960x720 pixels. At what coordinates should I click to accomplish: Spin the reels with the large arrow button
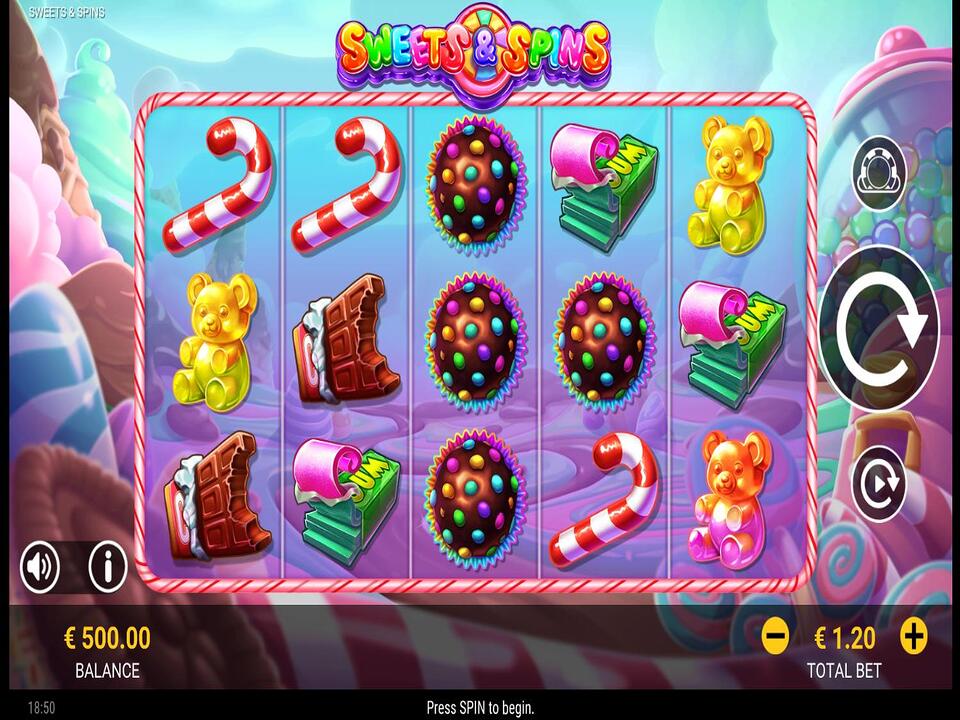(879, 327)
